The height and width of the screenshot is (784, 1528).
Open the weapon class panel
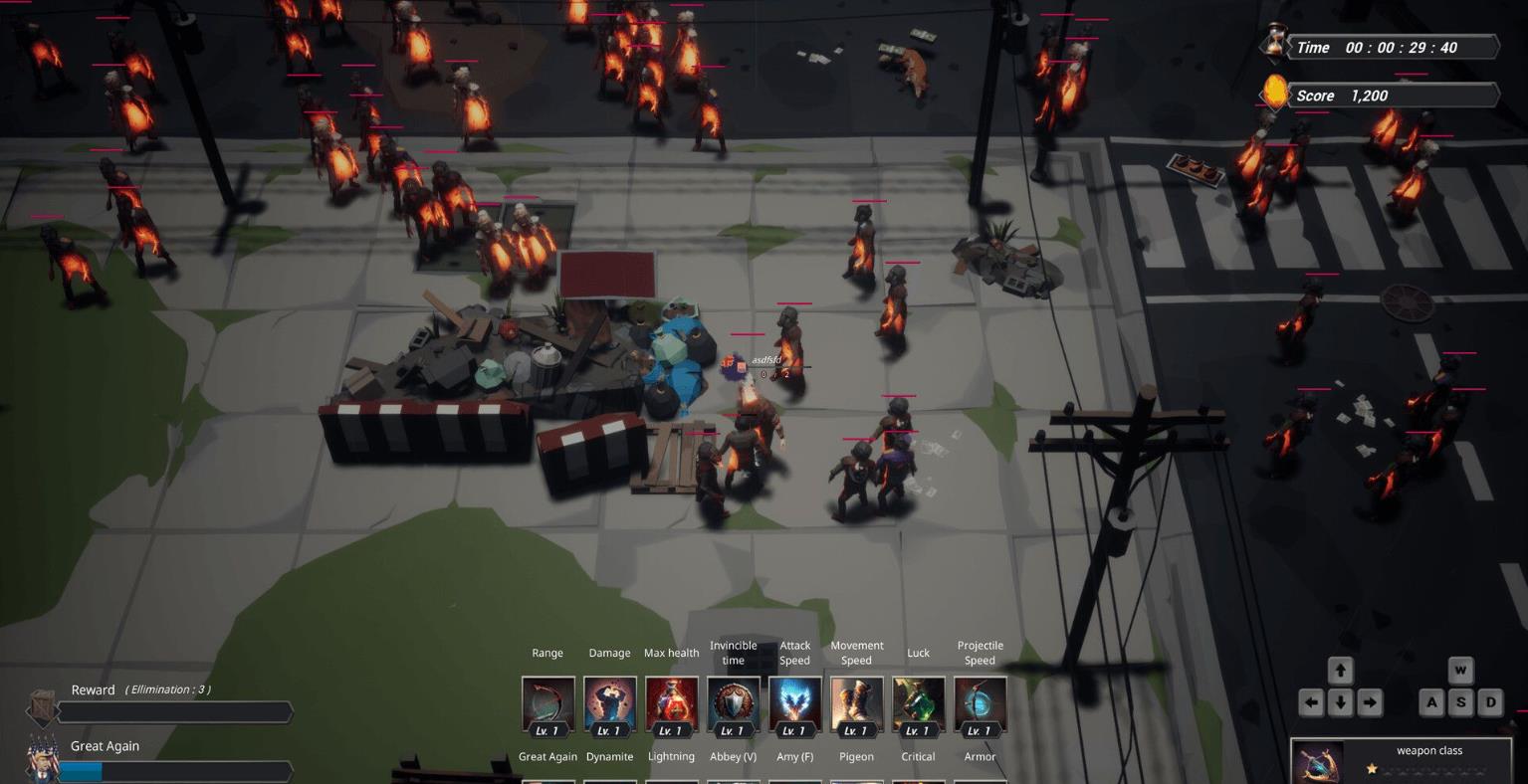[1408, 761]
